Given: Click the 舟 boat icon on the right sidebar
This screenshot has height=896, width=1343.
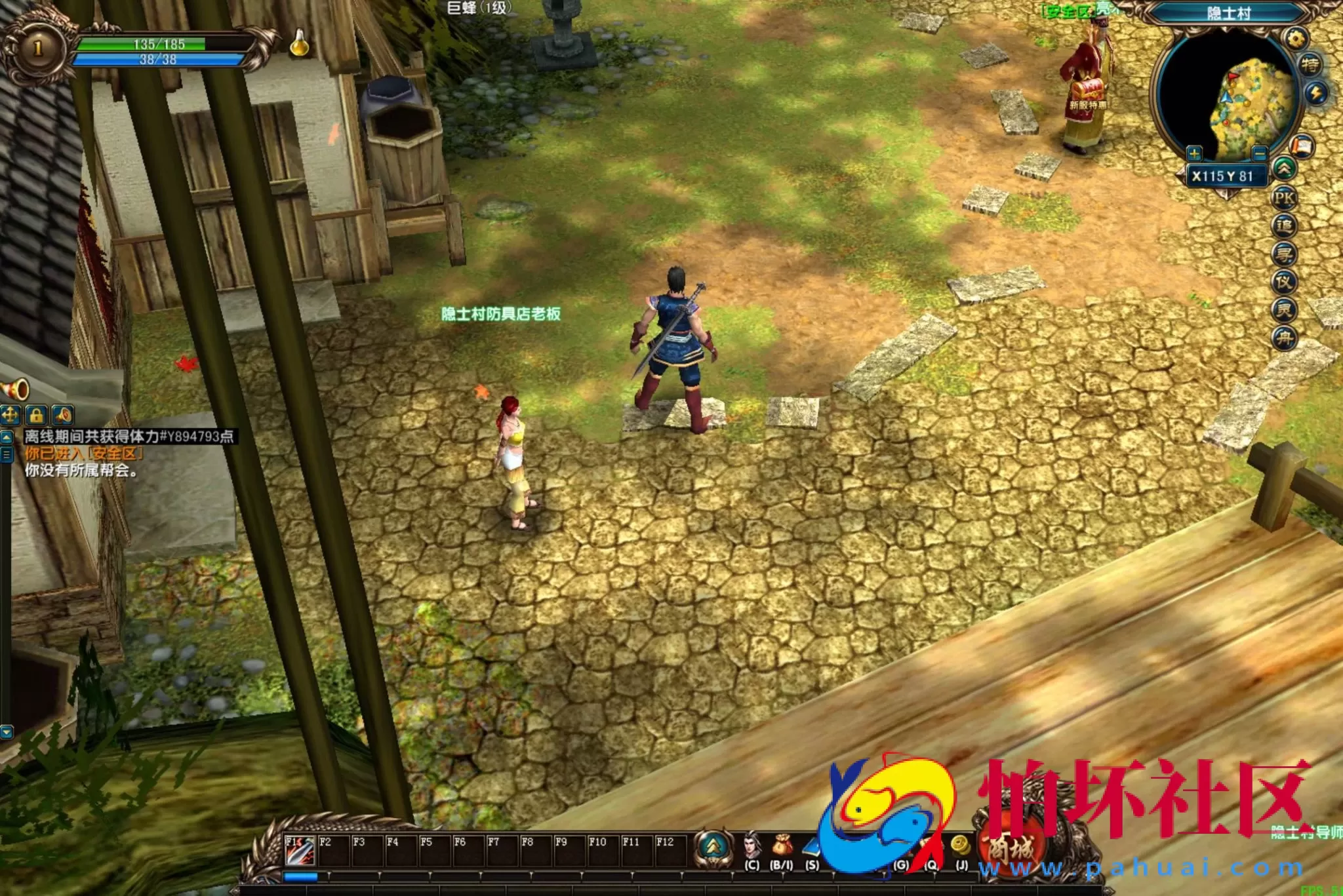Looking at the screenshot, I should pyautogui.click(x=1285, y=334).
